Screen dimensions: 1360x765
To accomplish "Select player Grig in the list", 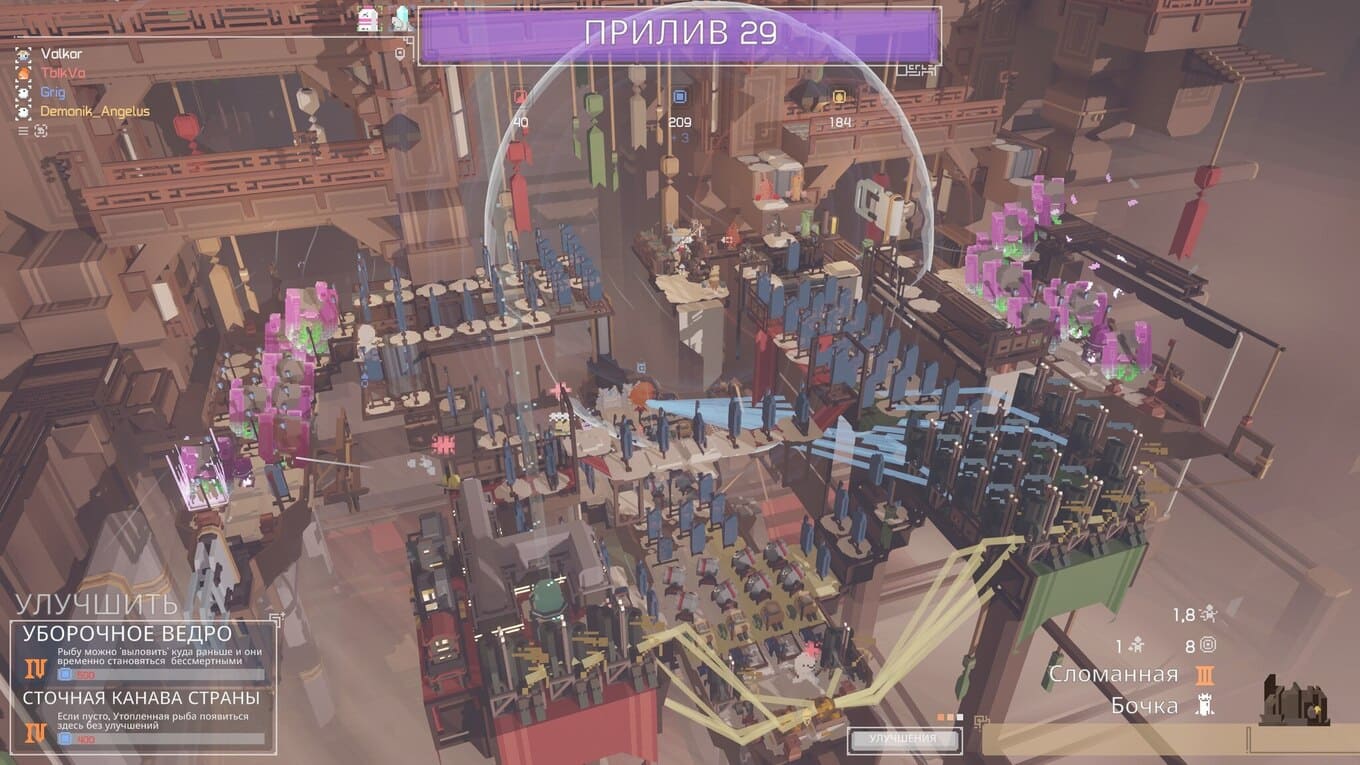I will [52, 92].
